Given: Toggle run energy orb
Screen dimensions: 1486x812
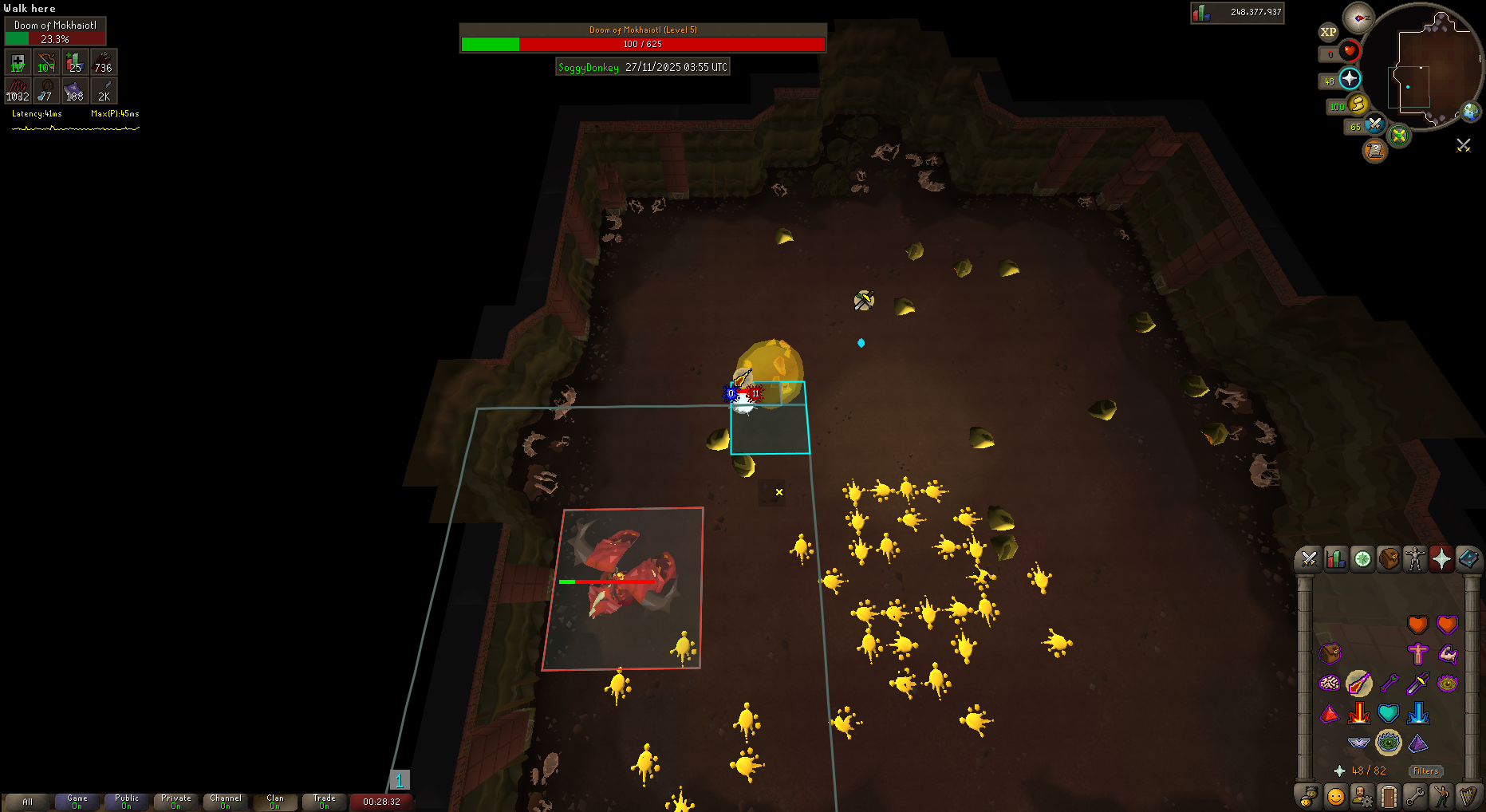Looking at the screenshot, I should pos(1358,104).
